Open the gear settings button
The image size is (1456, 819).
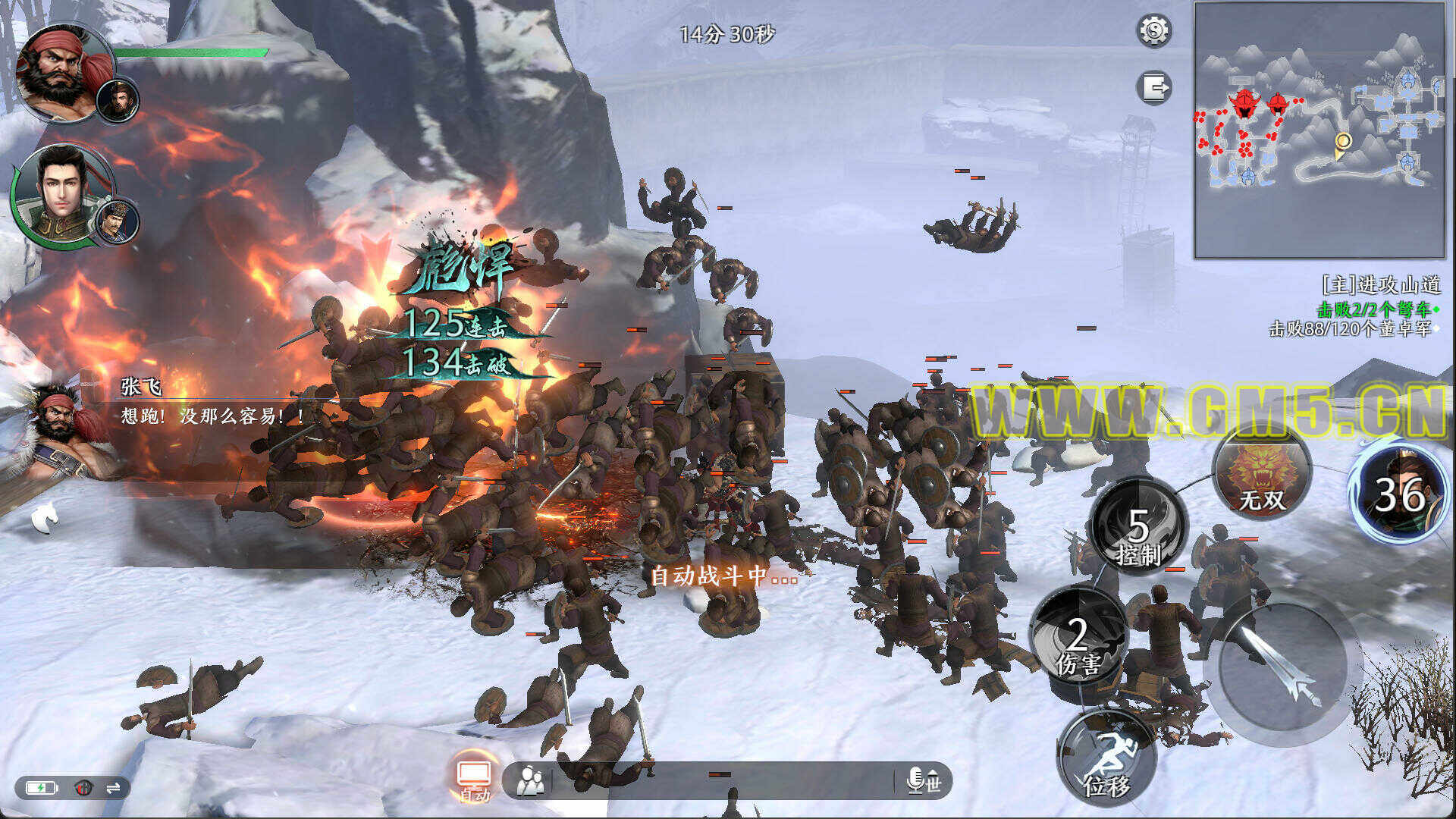[1154, 31]
